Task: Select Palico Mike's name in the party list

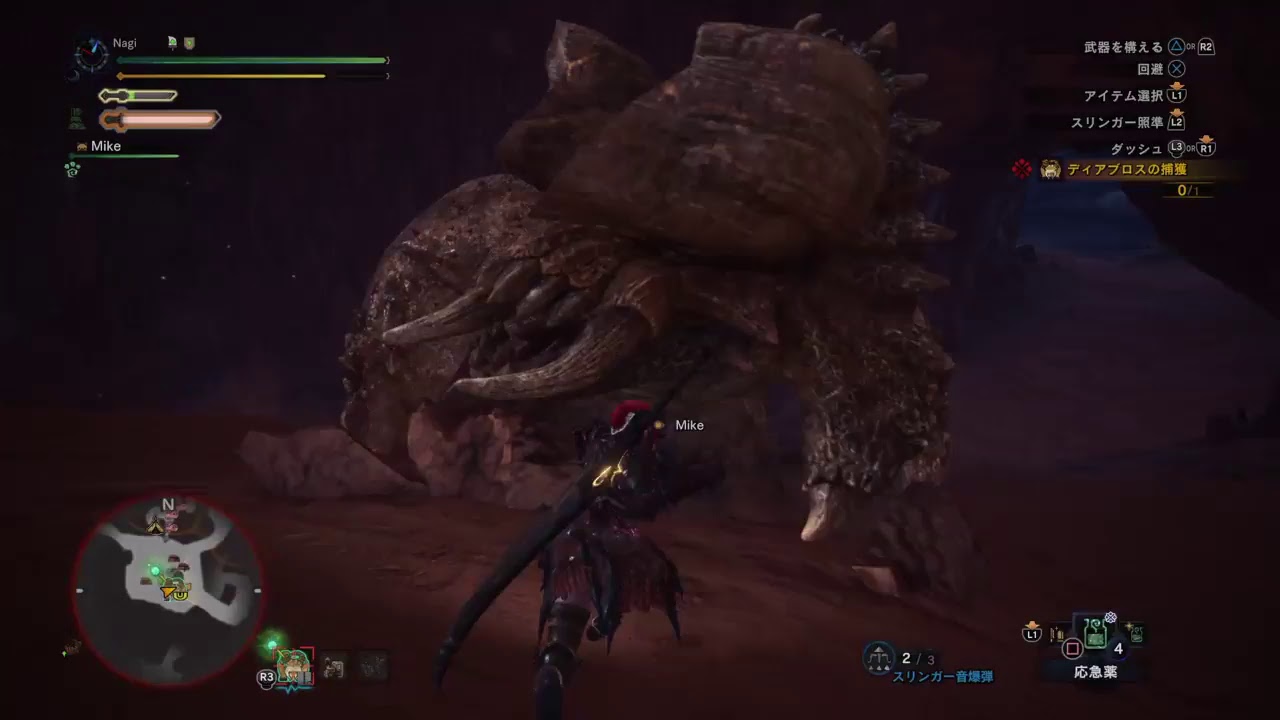Action: pyautogui.click(x=105, y=146)
